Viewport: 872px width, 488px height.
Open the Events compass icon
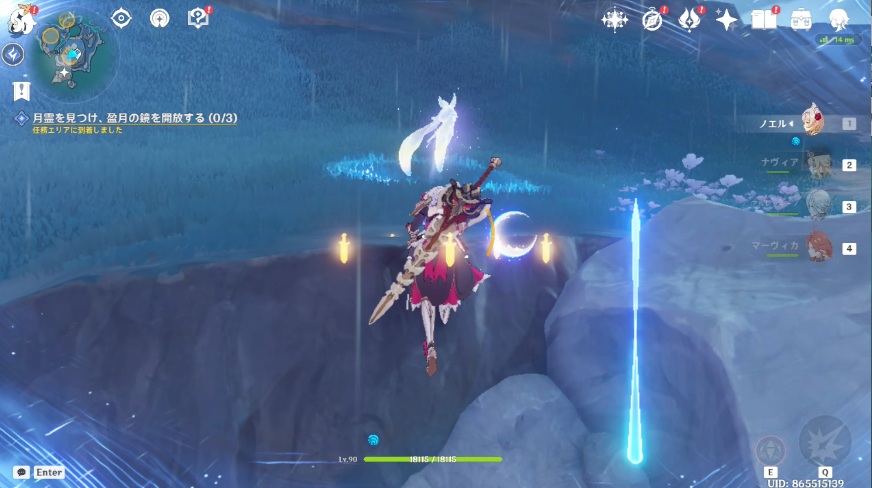[x=653, y=19]
